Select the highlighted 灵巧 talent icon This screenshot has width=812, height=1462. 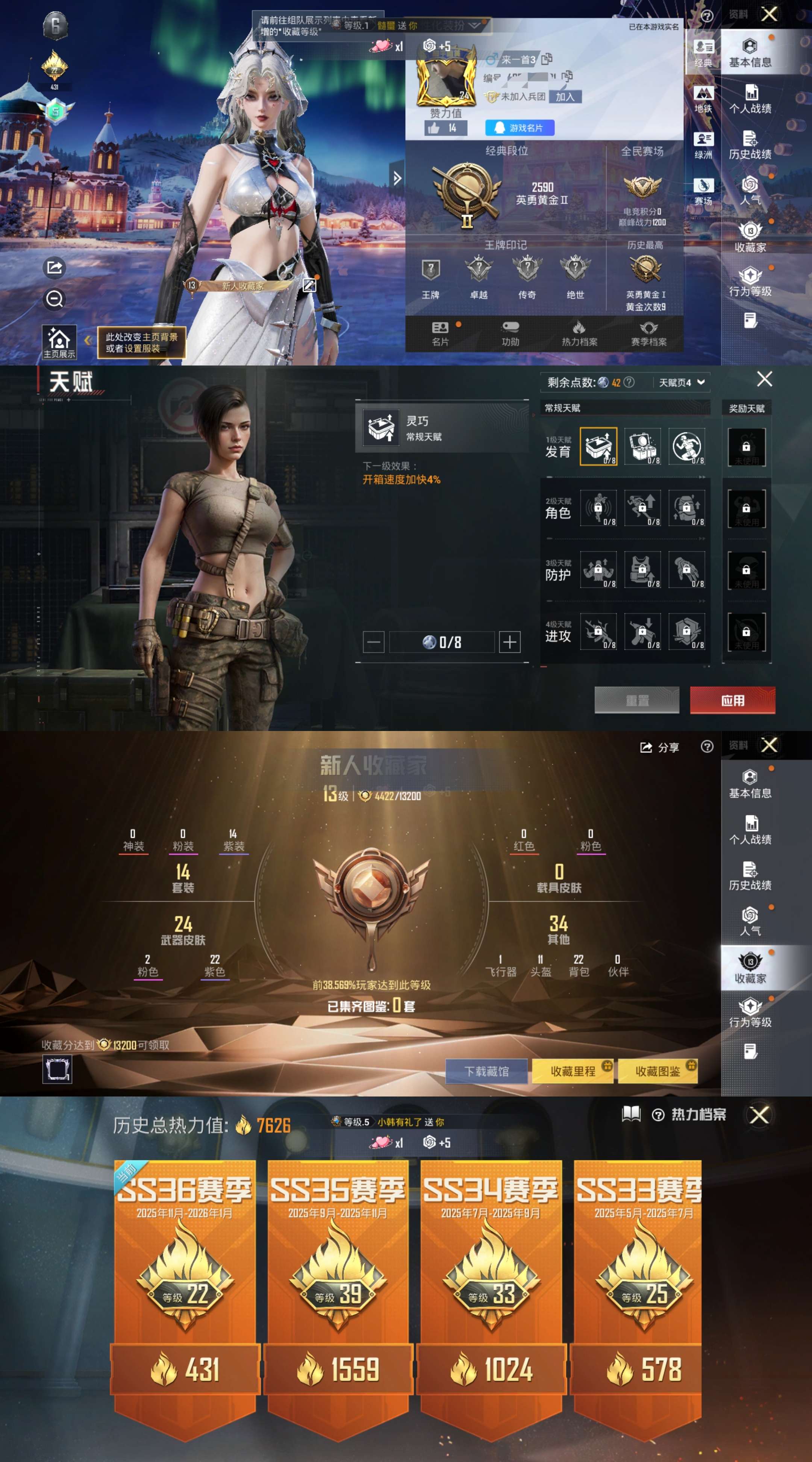pos(598,447)
